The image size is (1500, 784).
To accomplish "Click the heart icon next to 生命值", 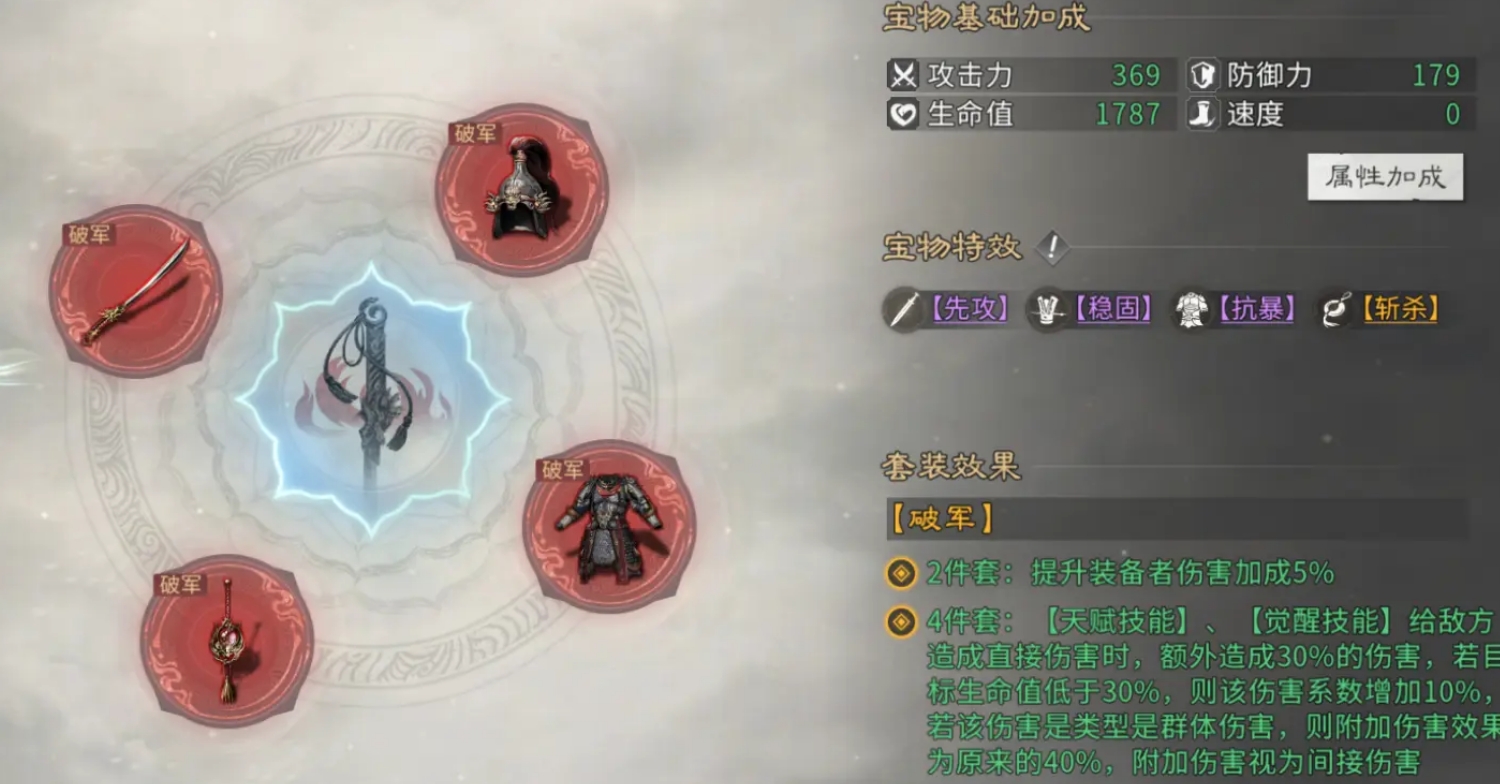I will [x=903, y=115].
